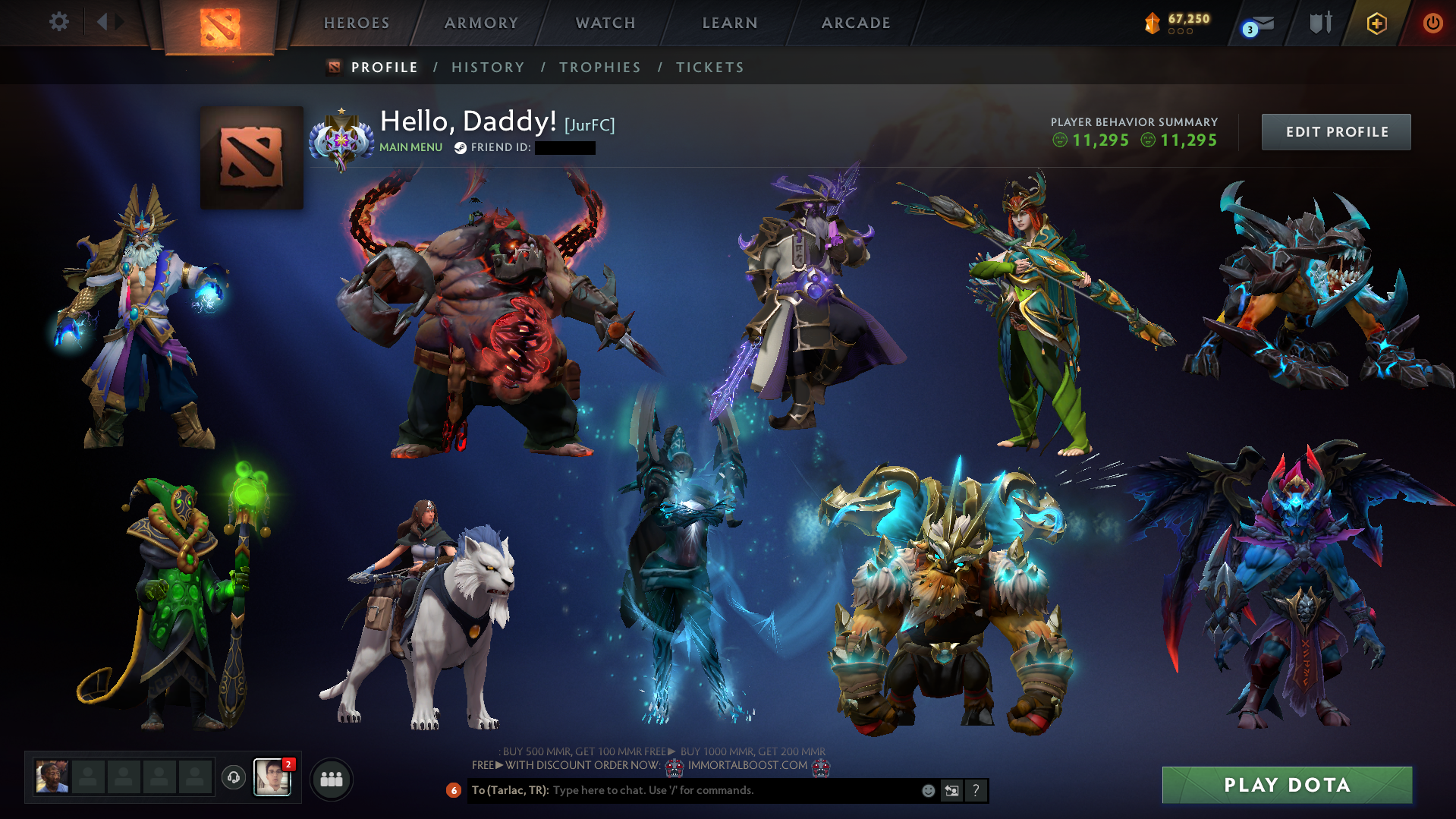Toggle the party voice chat headset
This screenshot has width=1456, height=819.
point(233,777)
